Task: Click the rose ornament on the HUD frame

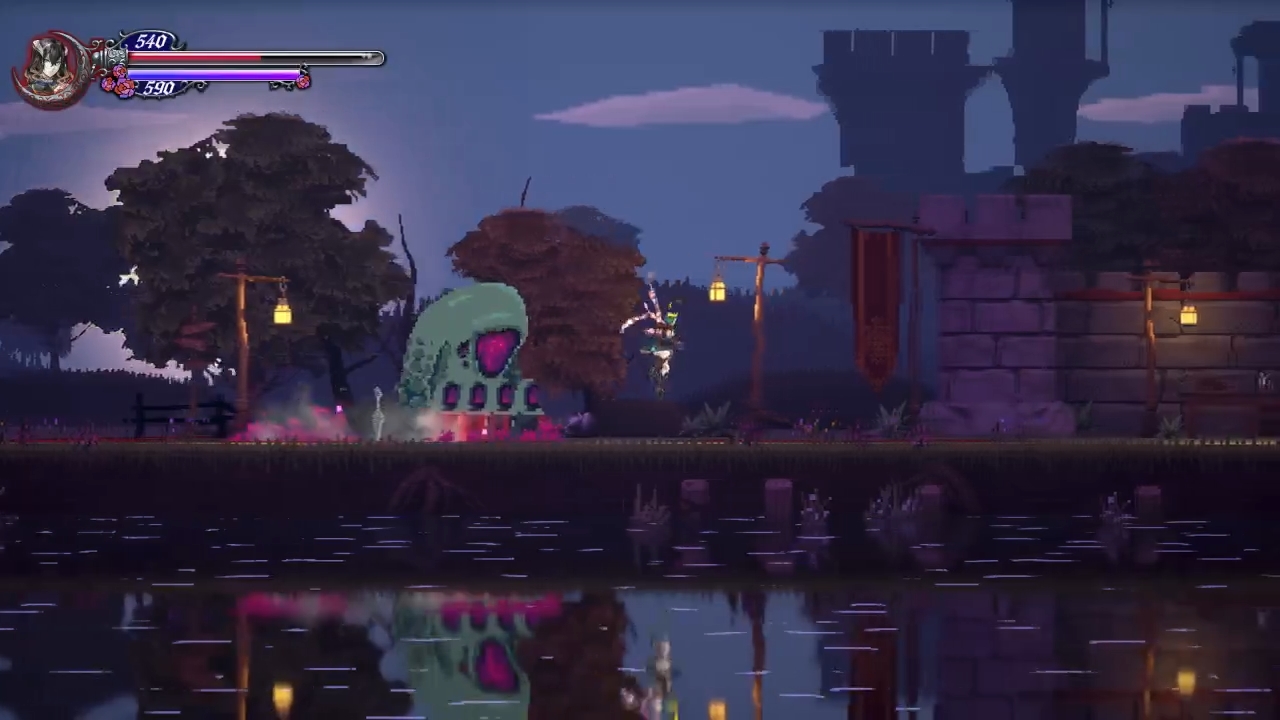Action: (x=118, y=85)
